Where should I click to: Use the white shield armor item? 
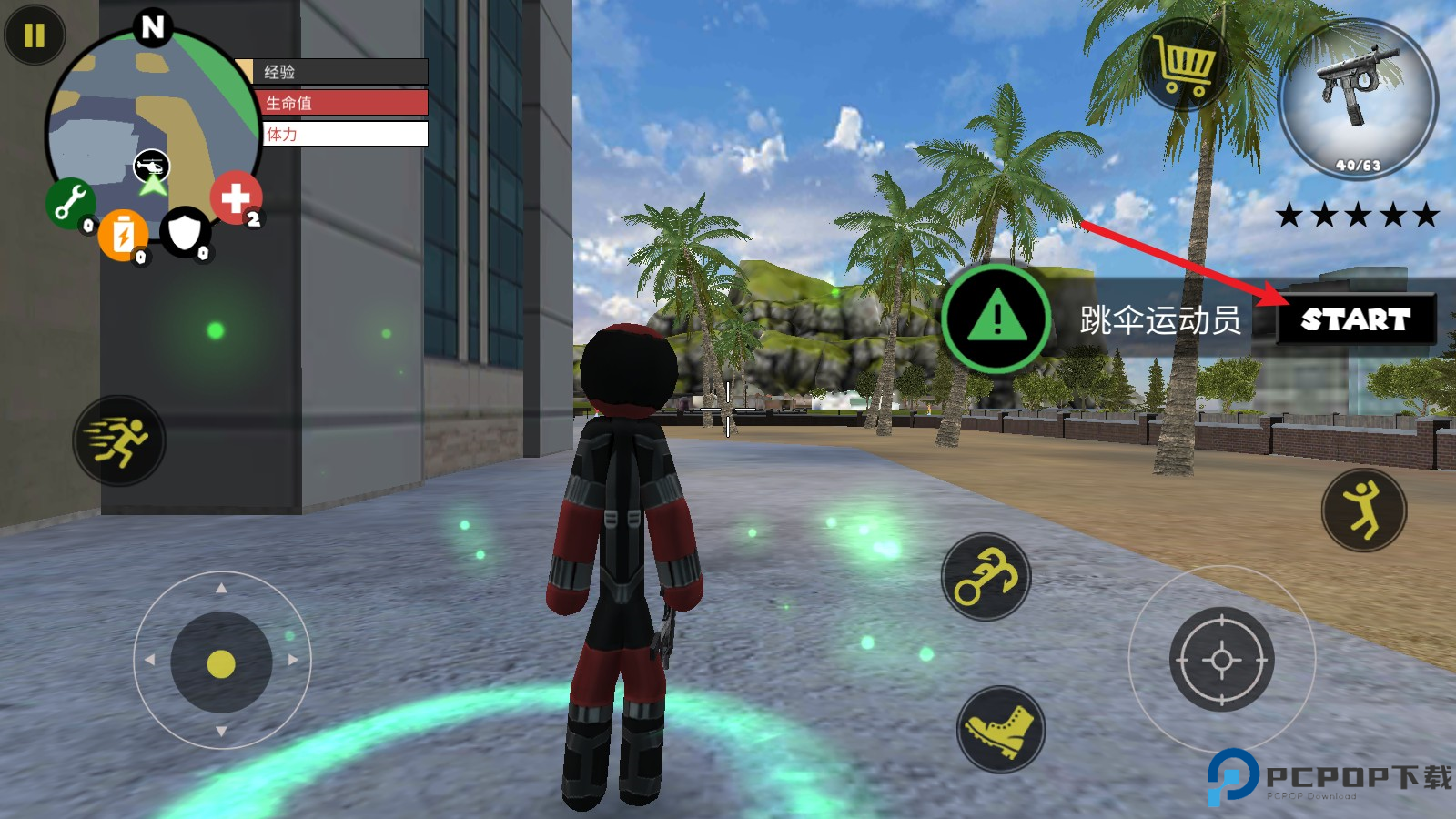[x=185, y=232]
